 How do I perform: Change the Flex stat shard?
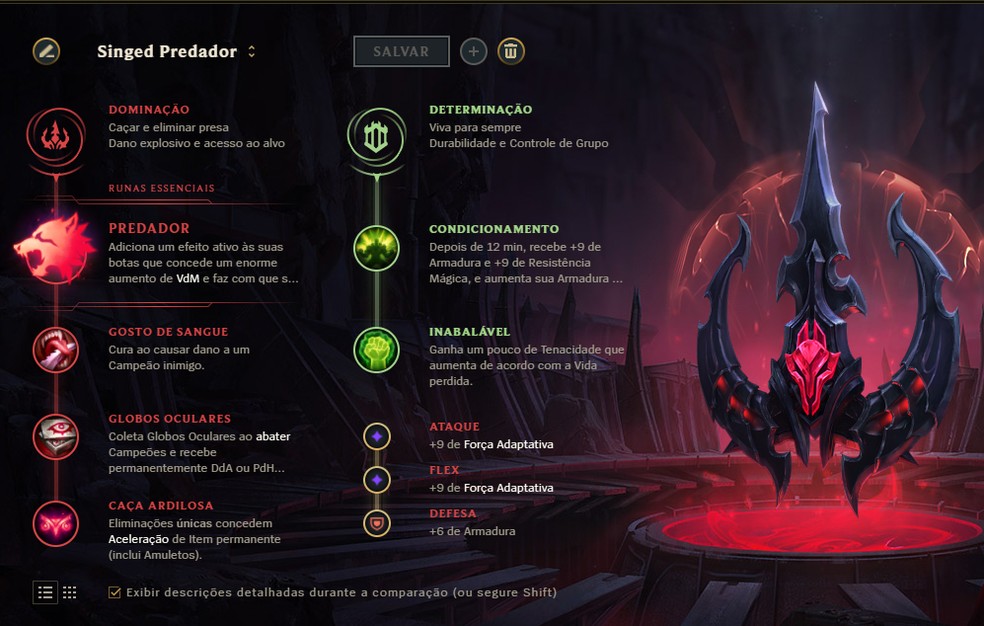click(x=376, y=480)
